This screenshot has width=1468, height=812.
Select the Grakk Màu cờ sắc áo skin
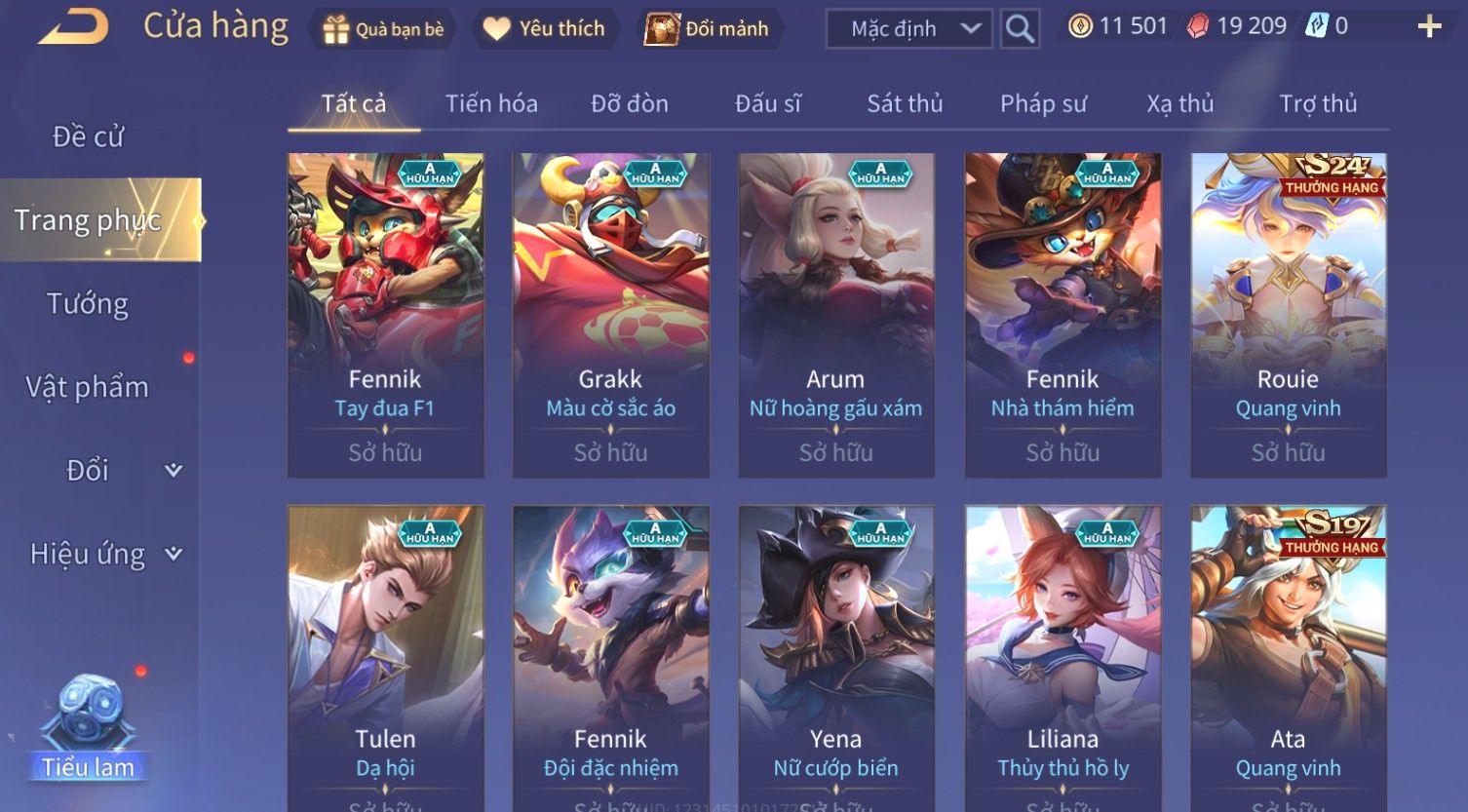611,314
